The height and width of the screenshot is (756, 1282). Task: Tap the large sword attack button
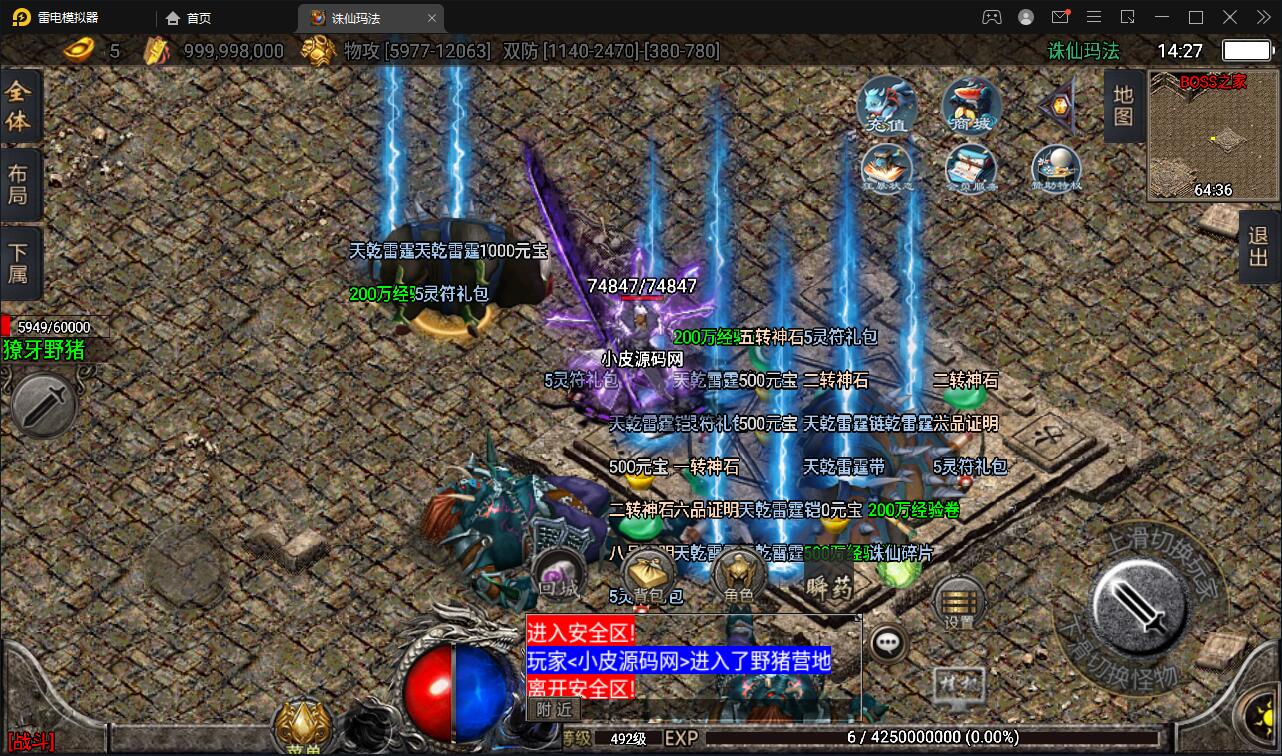(x=1139, y=603)
